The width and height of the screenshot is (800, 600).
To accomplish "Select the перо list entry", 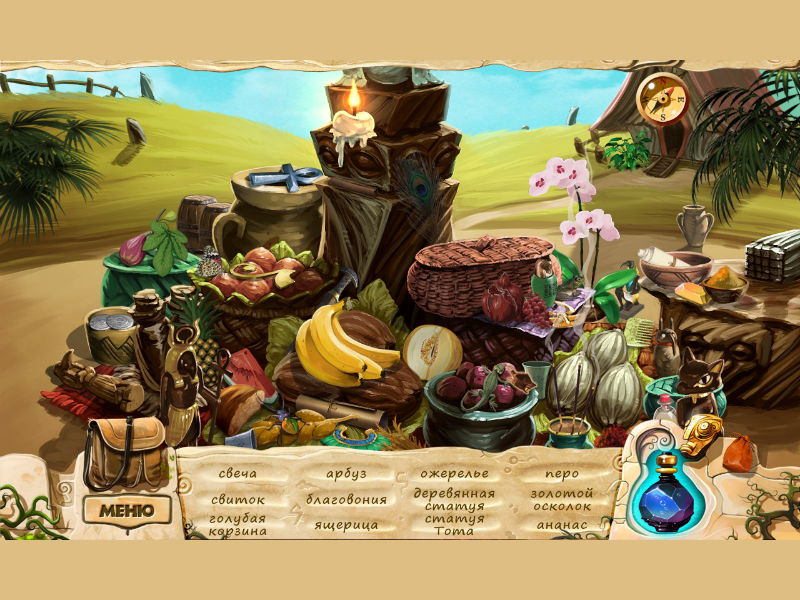I will (562, 472).
